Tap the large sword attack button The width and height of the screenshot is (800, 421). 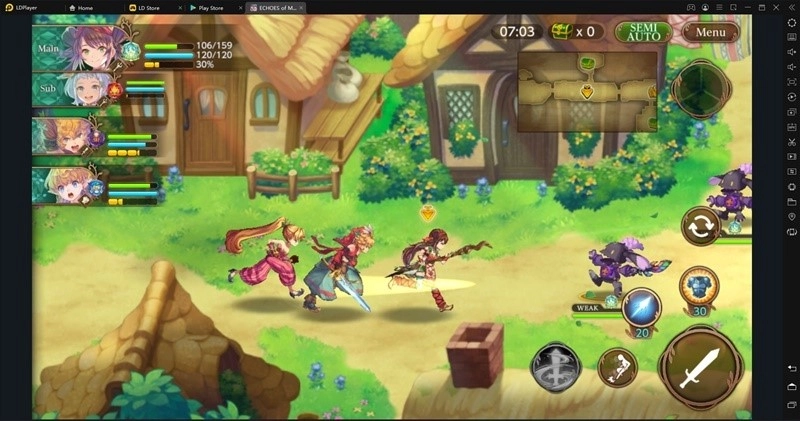click(700, 367)
